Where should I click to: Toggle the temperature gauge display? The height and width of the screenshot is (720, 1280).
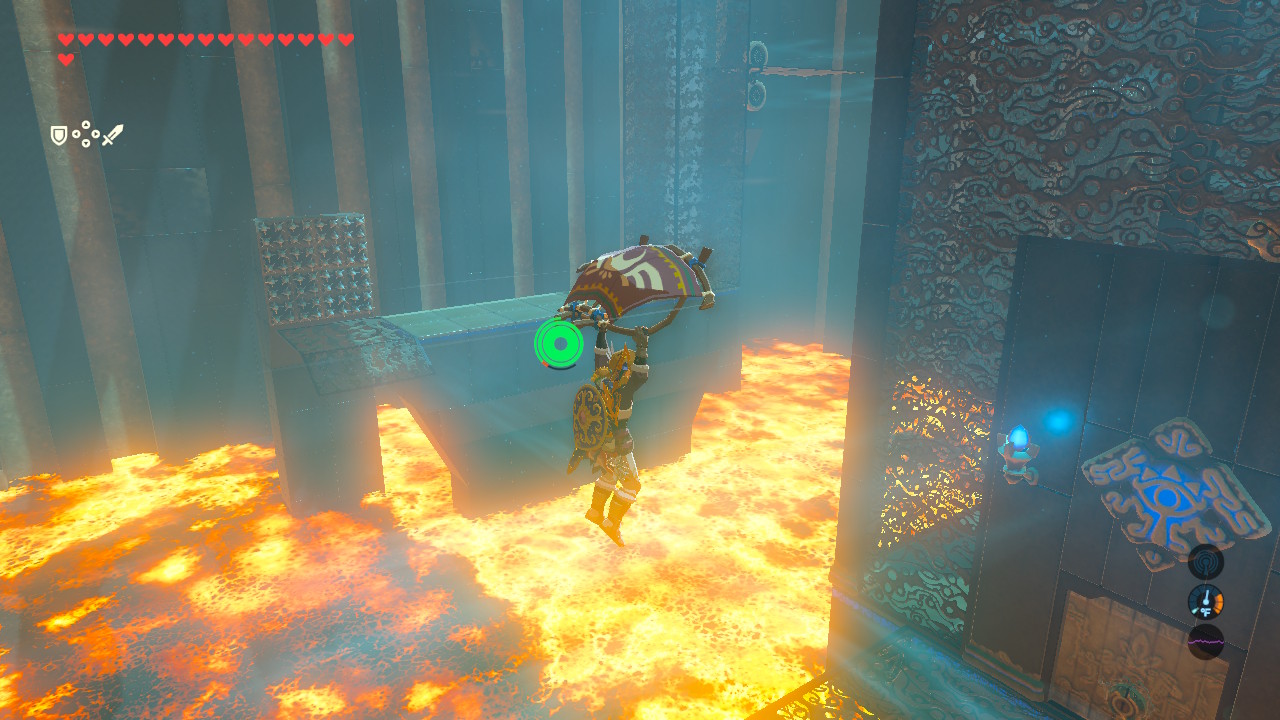click(x=1207, y=602)
